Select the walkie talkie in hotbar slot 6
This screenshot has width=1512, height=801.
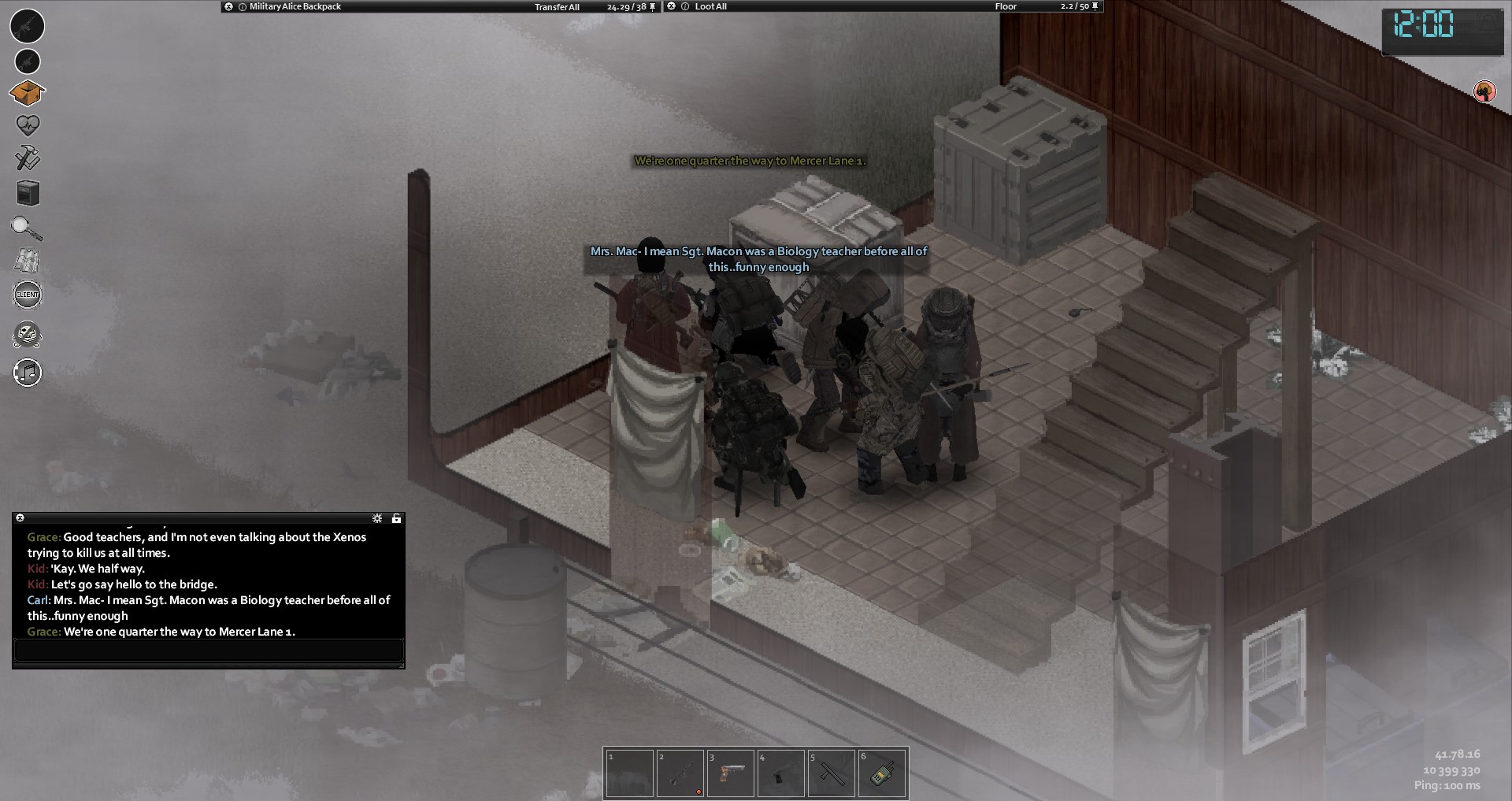882,773
